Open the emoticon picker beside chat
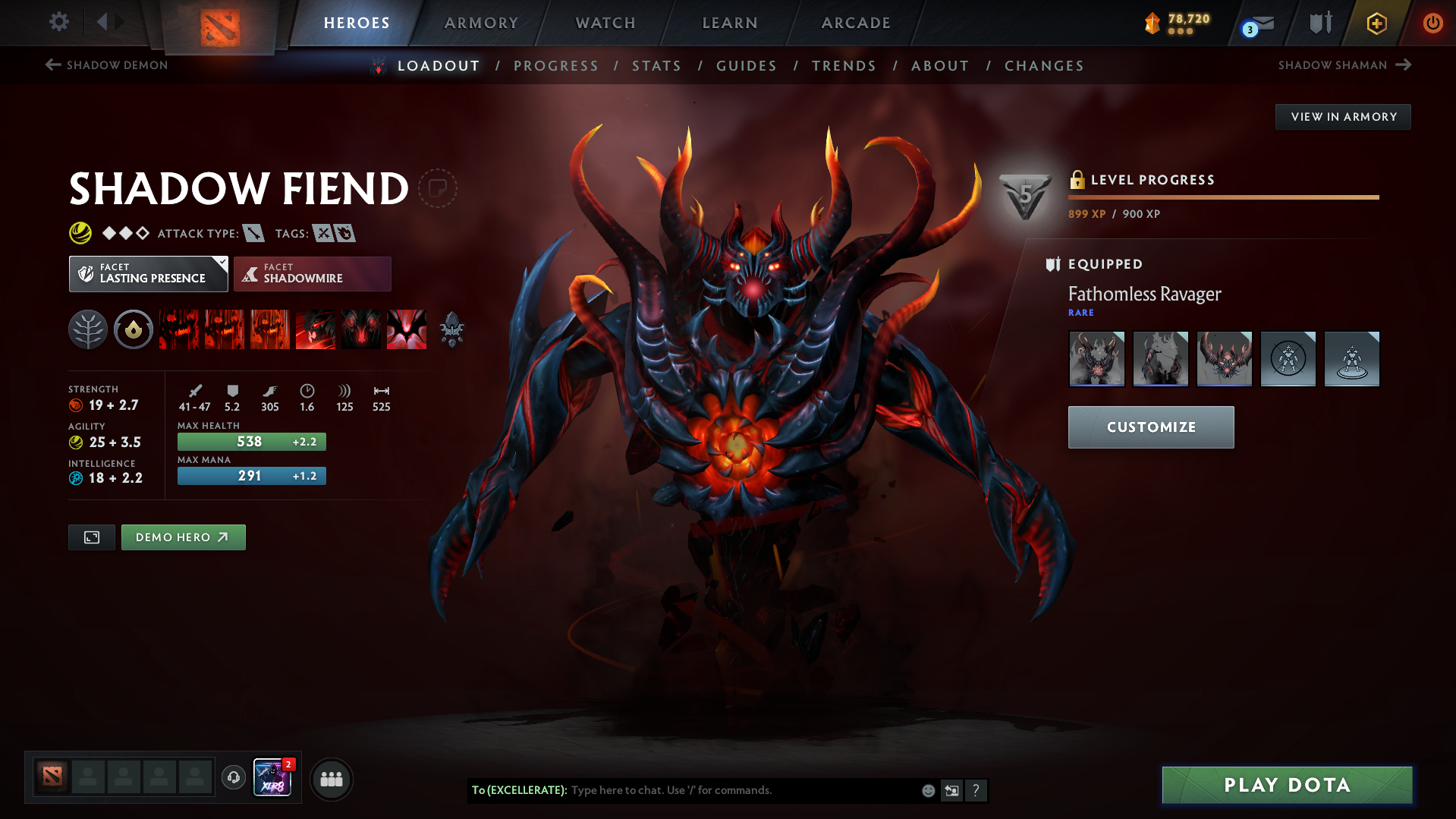The width and height of the screenshot is (1456, 819). pos(928,790)
